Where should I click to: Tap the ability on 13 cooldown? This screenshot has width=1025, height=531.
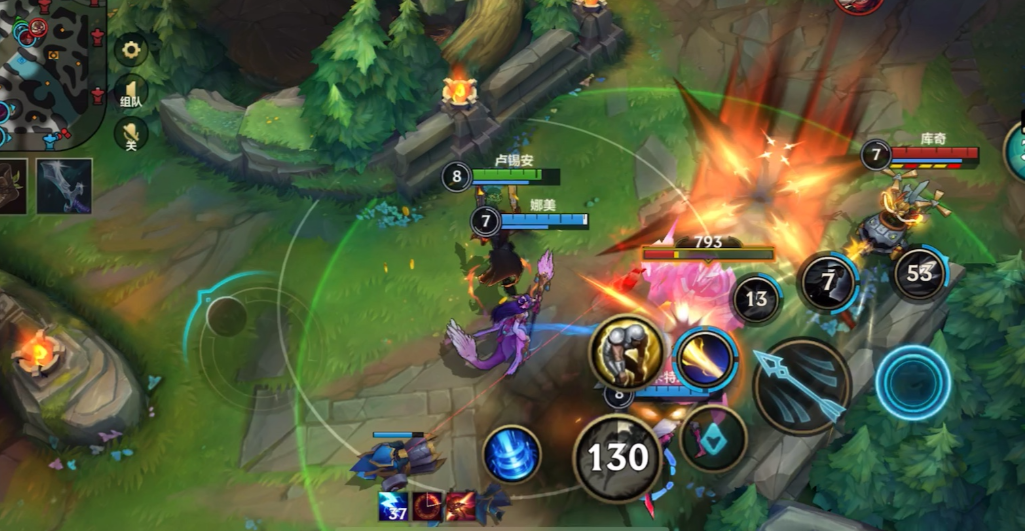pos(756,298)
